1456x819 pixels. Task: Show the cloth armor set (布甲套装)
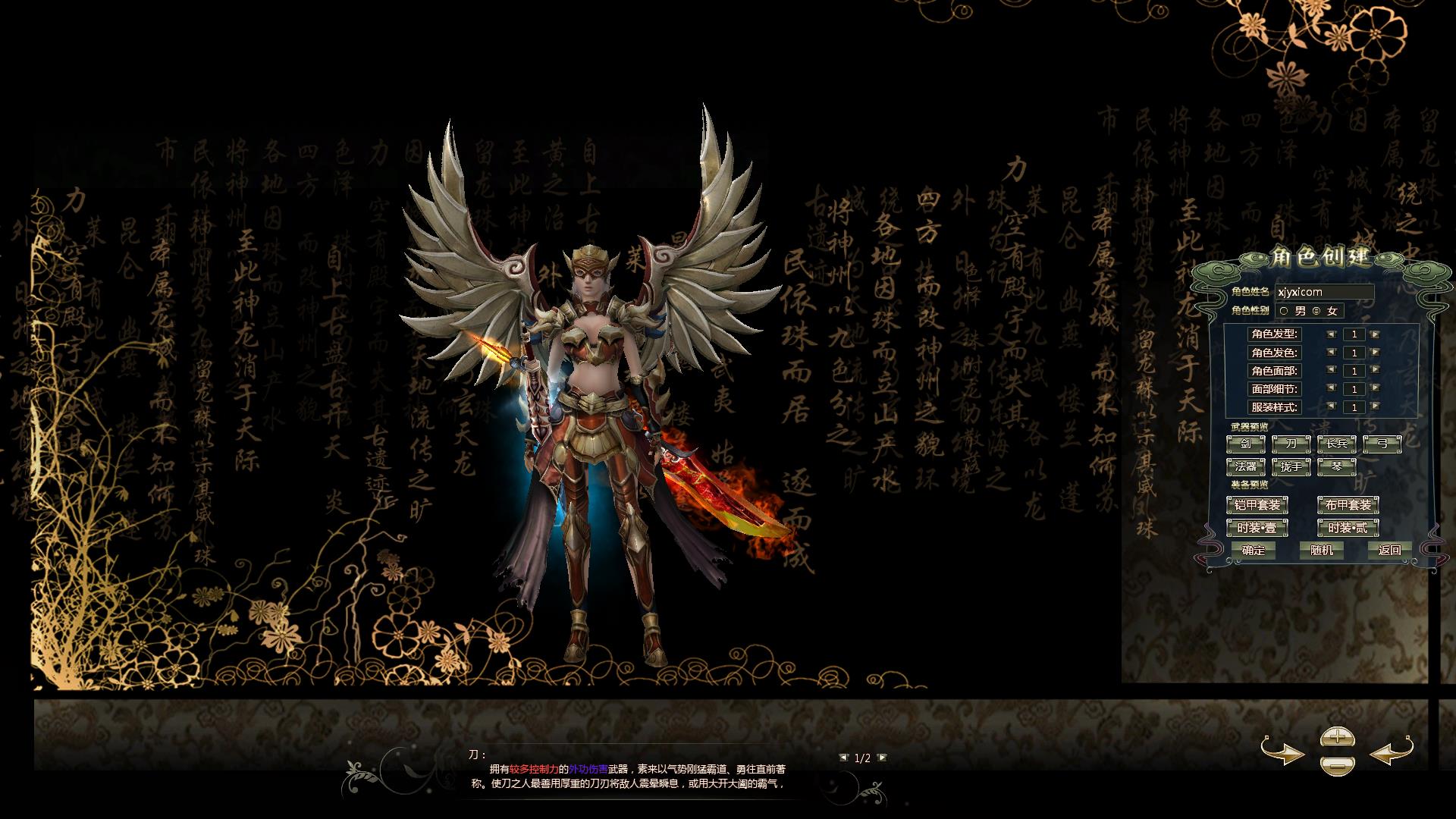tap(1348, 505)
